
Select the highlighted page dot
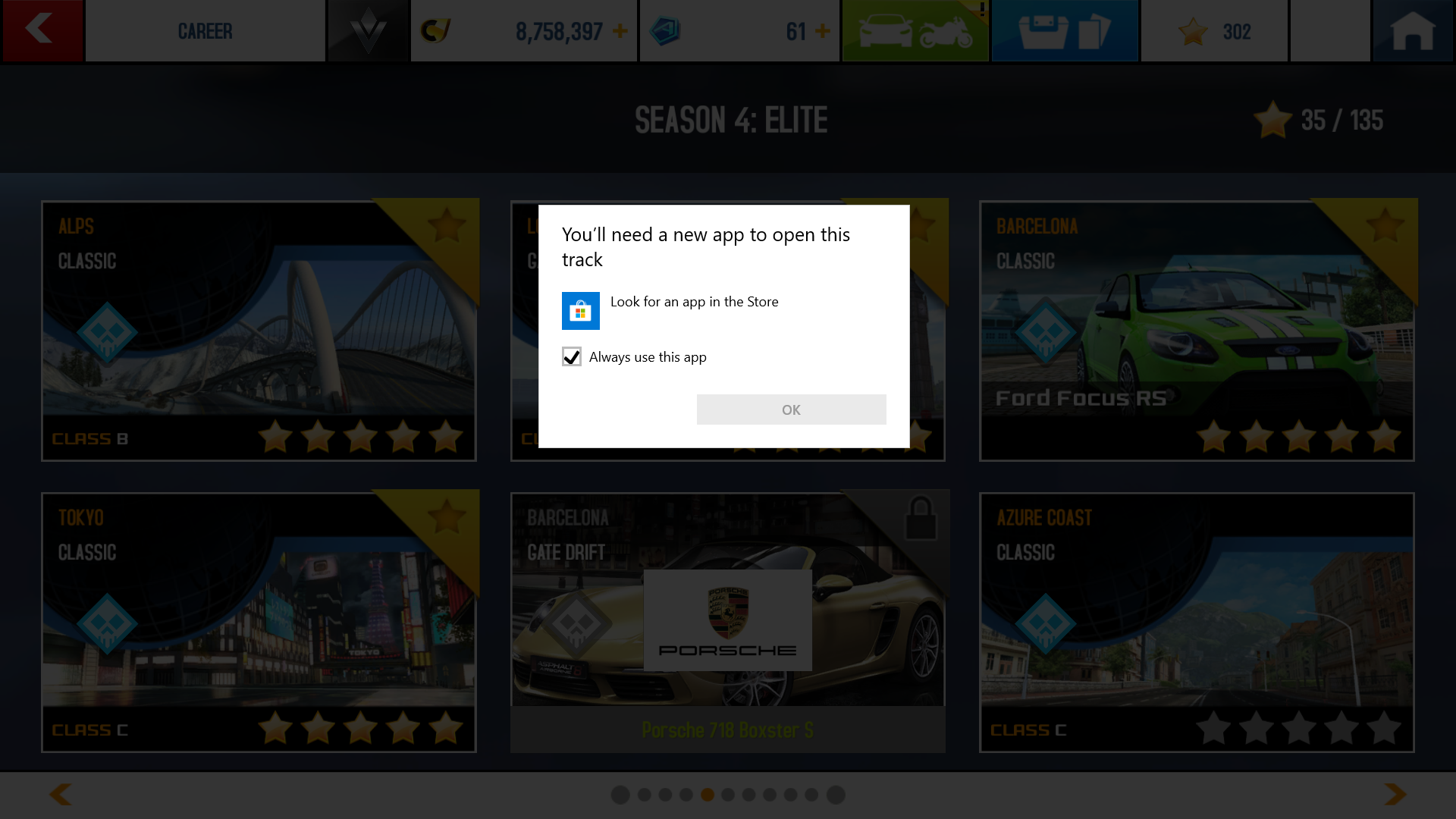pos(707,795)
